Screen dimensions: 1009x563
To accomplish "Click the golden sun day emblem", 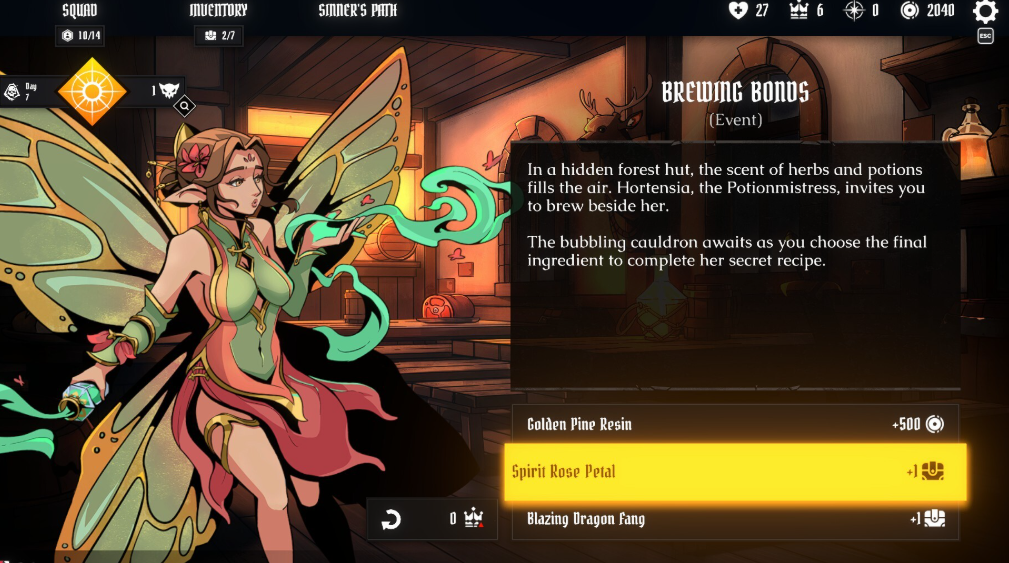I will pyautogui.click(x=92, y=92).
